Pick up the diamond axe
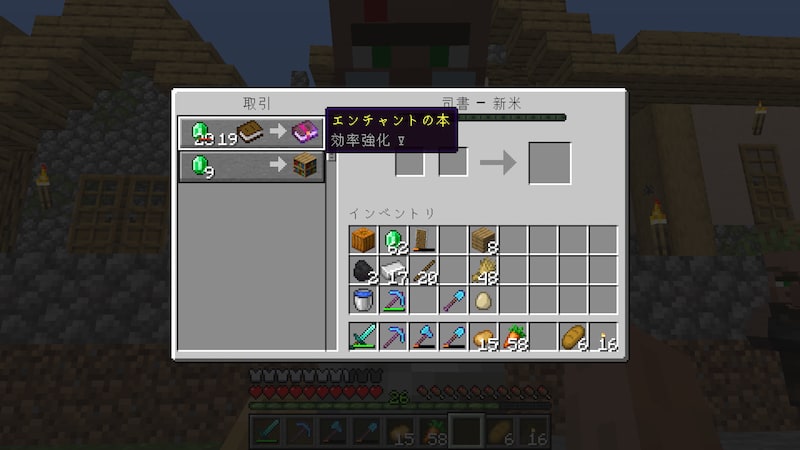 [x=423, y=337]
